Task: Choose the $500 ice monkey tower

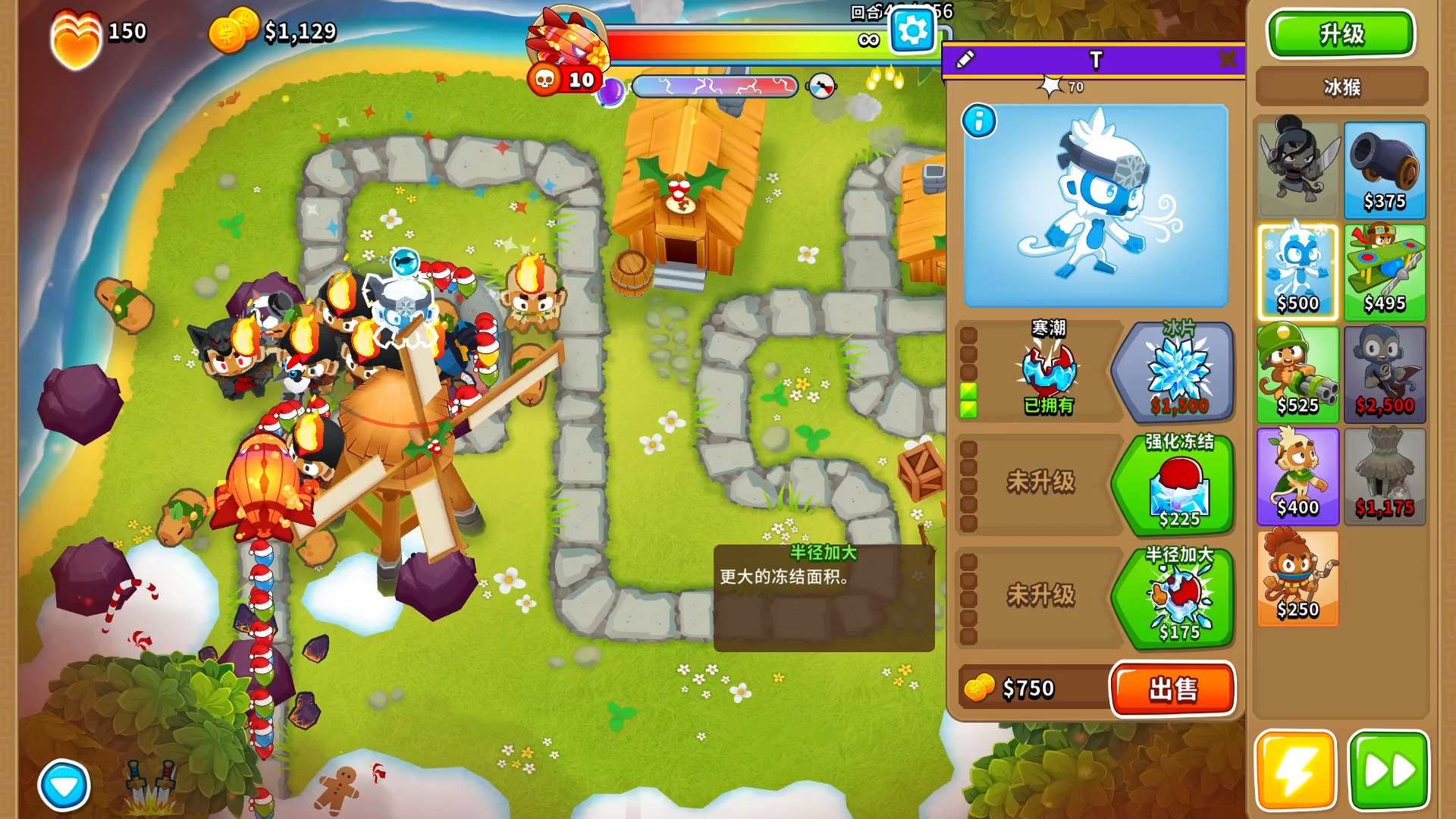Action: pos(1298,273)
